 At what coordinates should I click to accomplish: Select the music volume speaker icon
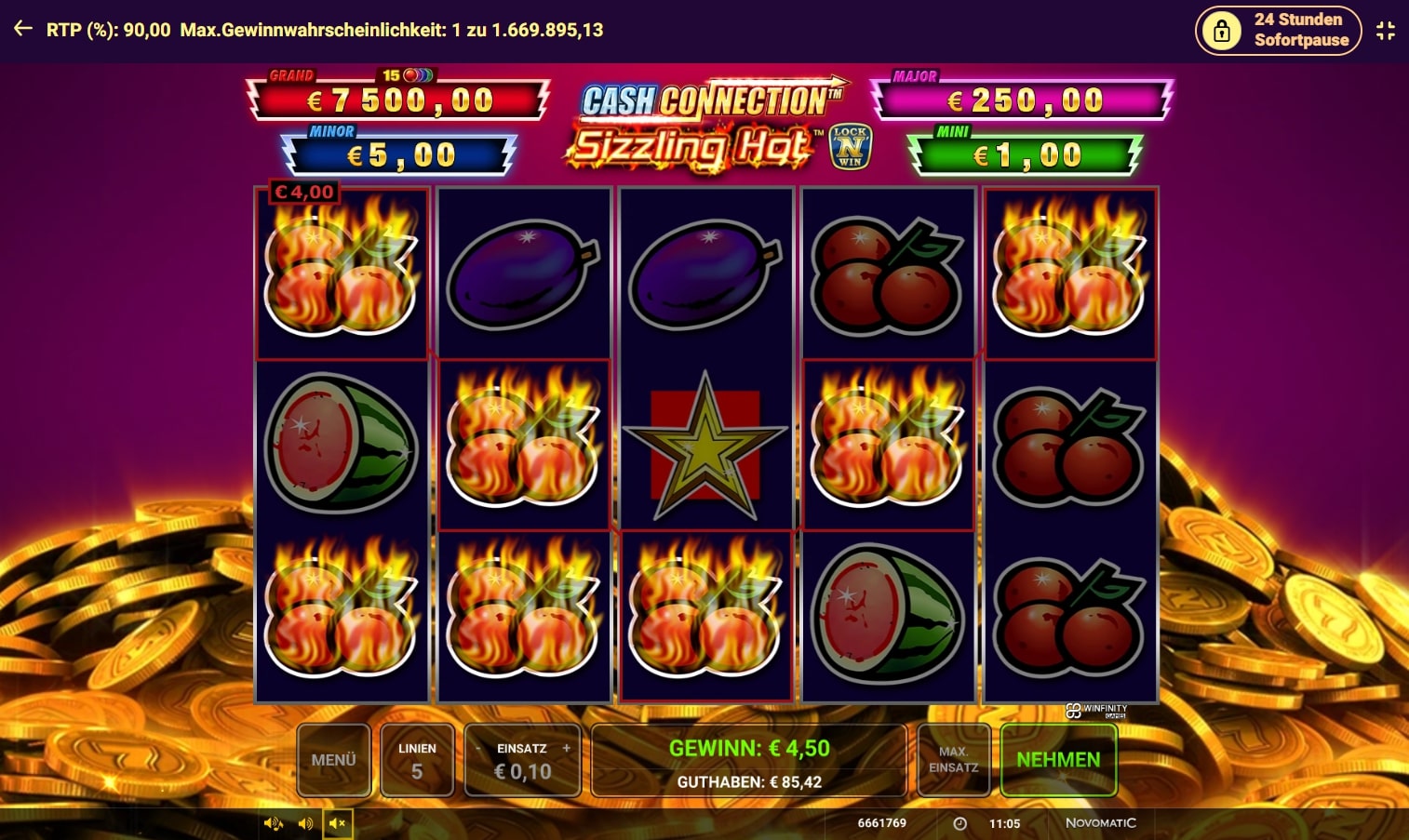tap(274, 823)
